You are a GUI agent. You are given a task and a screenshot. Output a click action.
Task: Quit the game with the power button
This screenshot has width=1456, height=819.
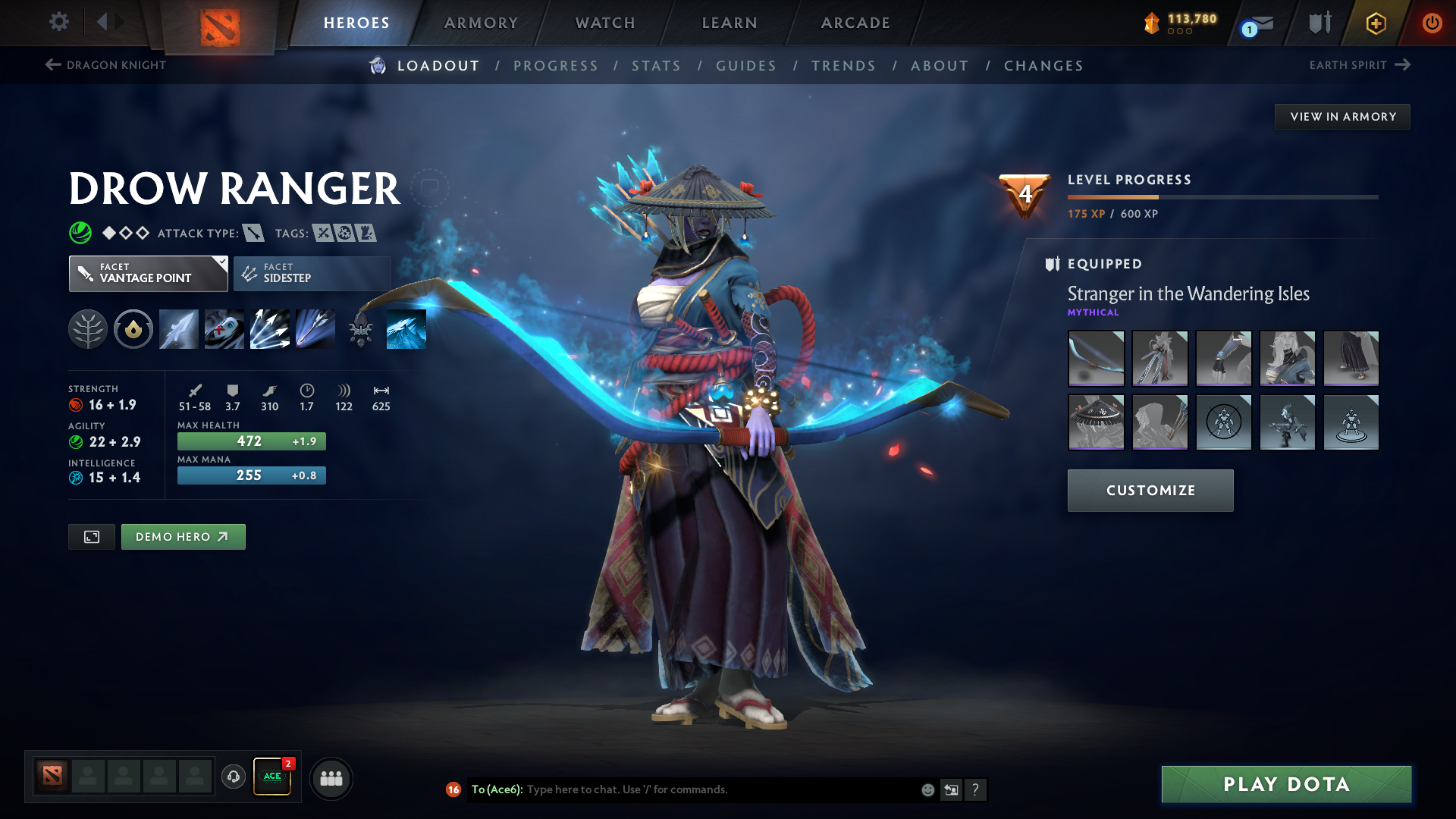tap(1432, 23)
